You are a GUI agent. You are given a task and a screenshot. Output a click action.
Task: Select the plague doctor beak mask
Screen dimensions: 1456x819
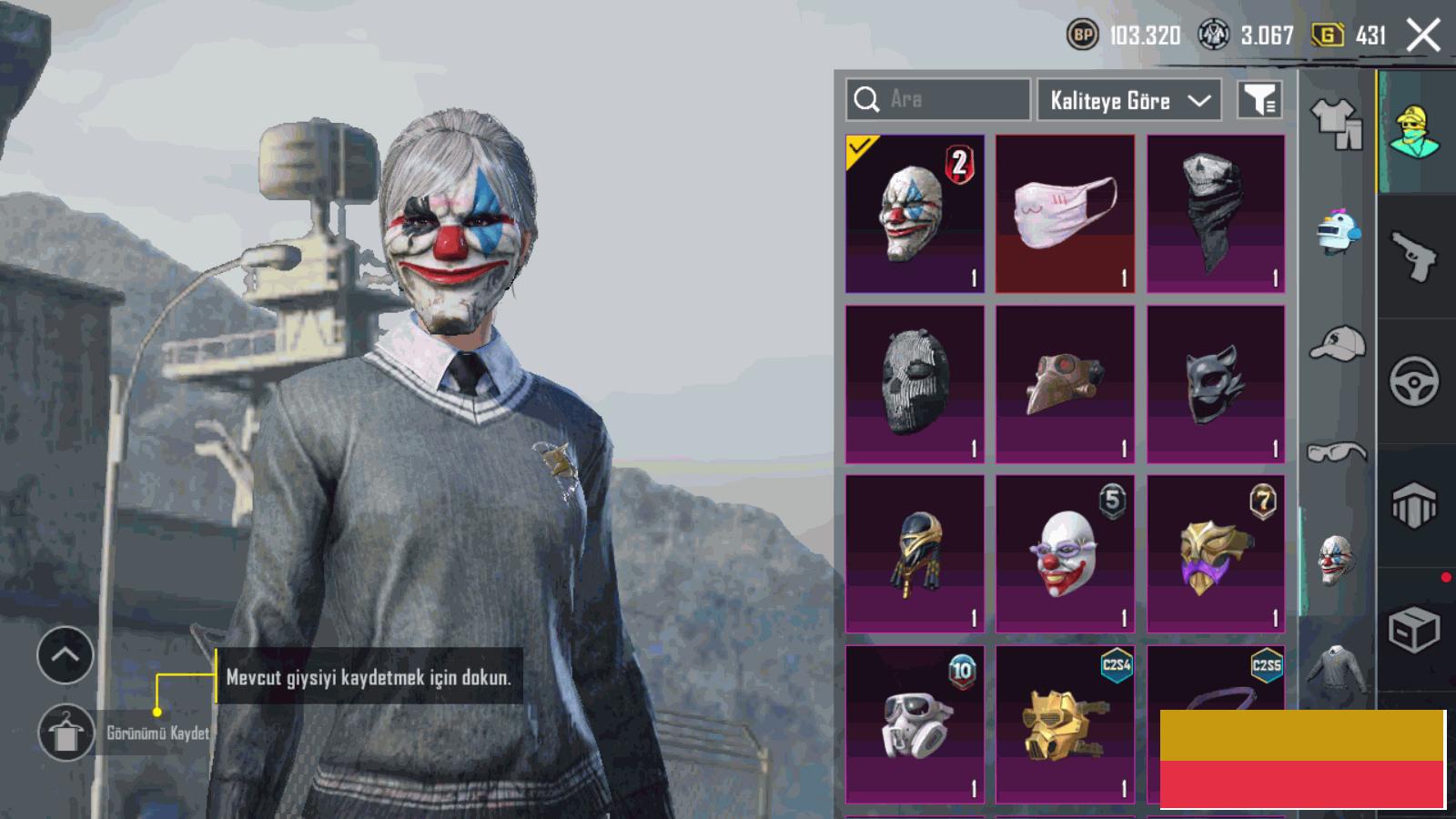click(x=1065, y=384)
